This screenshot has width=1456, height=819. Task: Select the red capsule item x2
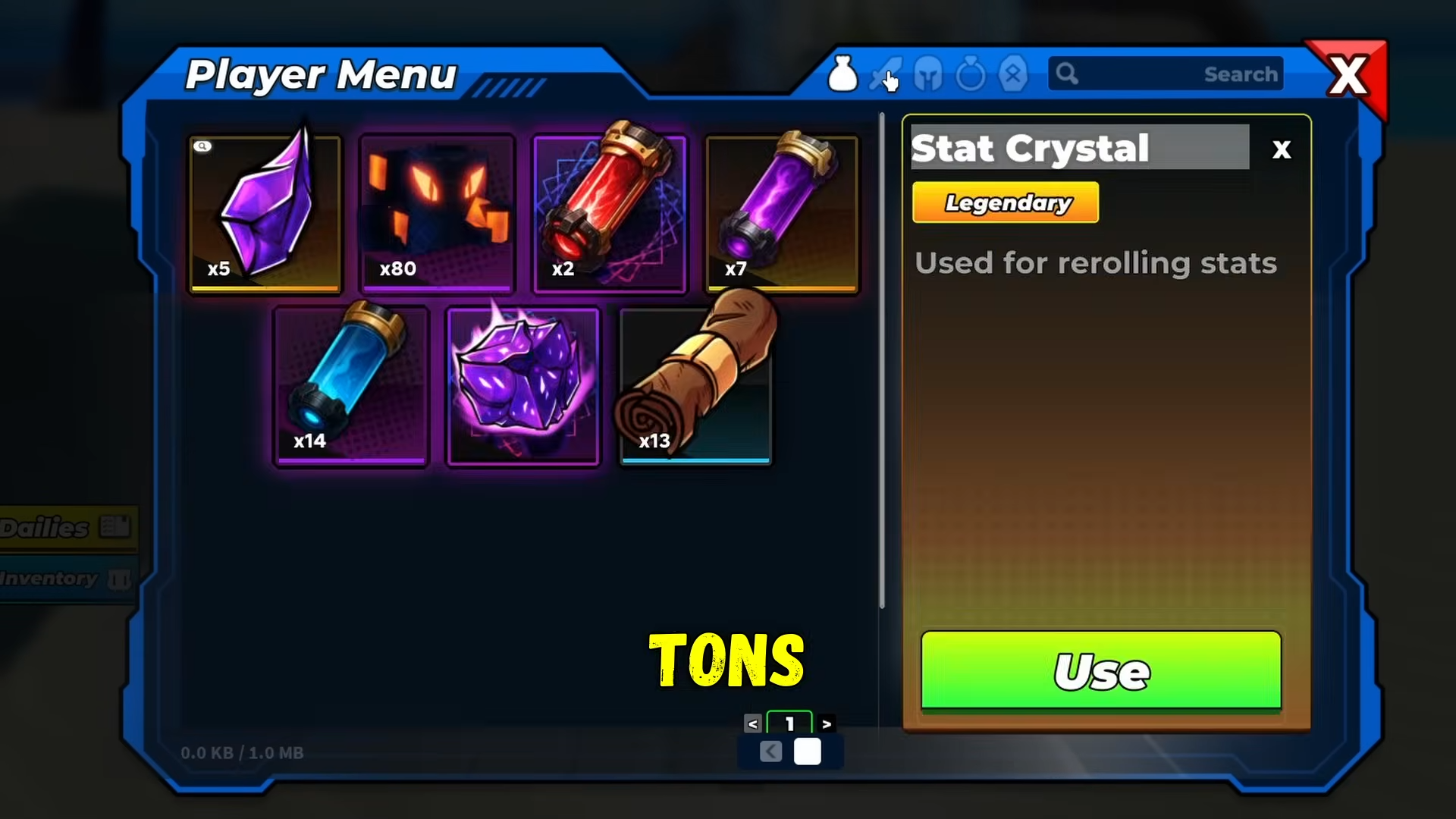(x=610, y=213)
